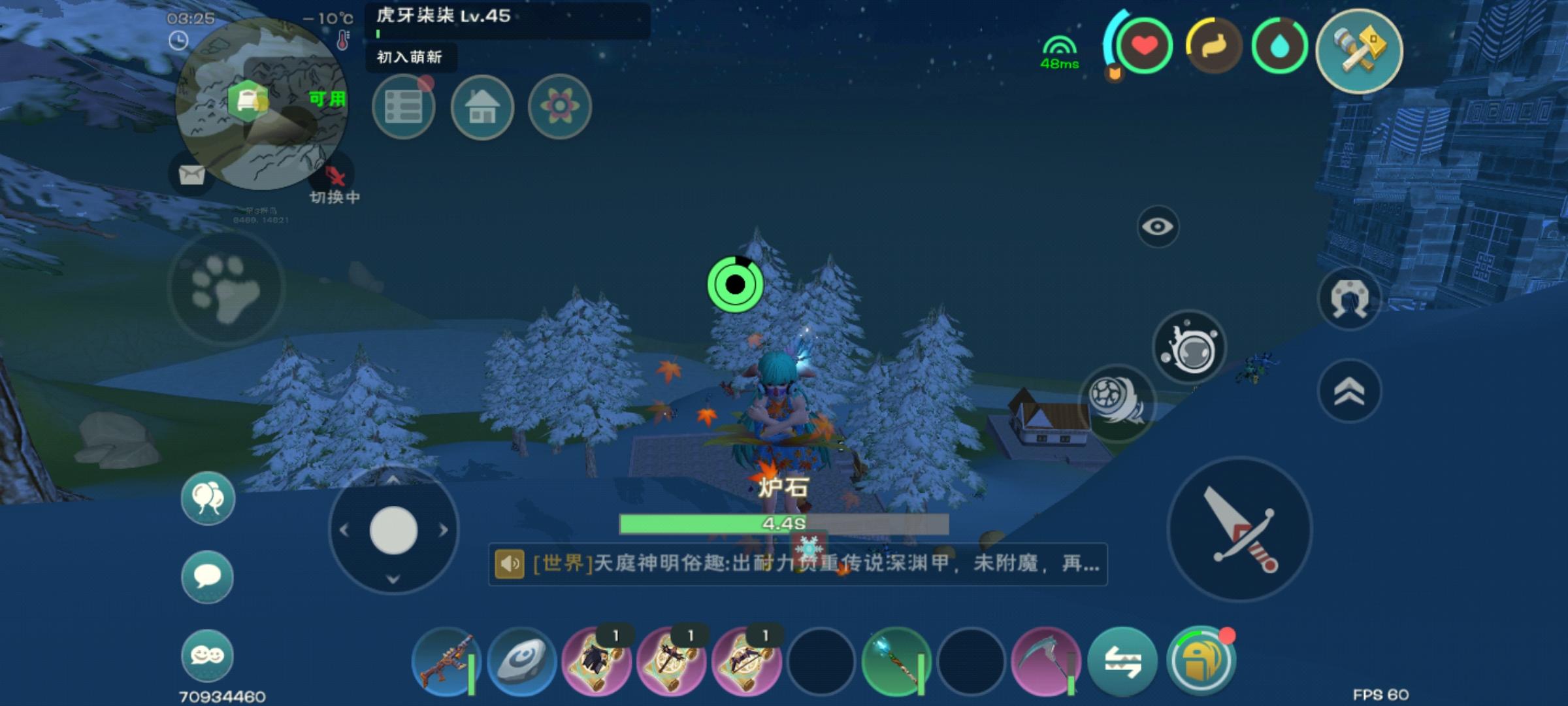Tap the 初入萌新 title tag
The width and height of the screenshot is (1568, 706).
pos(409,59)
